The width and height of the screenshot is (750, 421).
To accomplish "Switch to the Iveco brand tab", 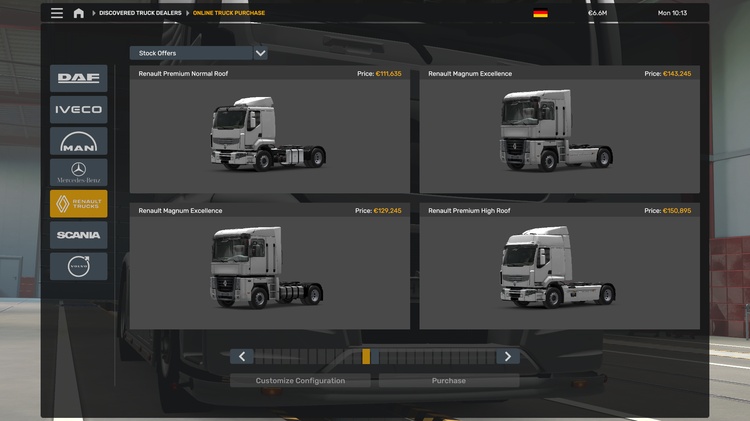I will point(78,110).
